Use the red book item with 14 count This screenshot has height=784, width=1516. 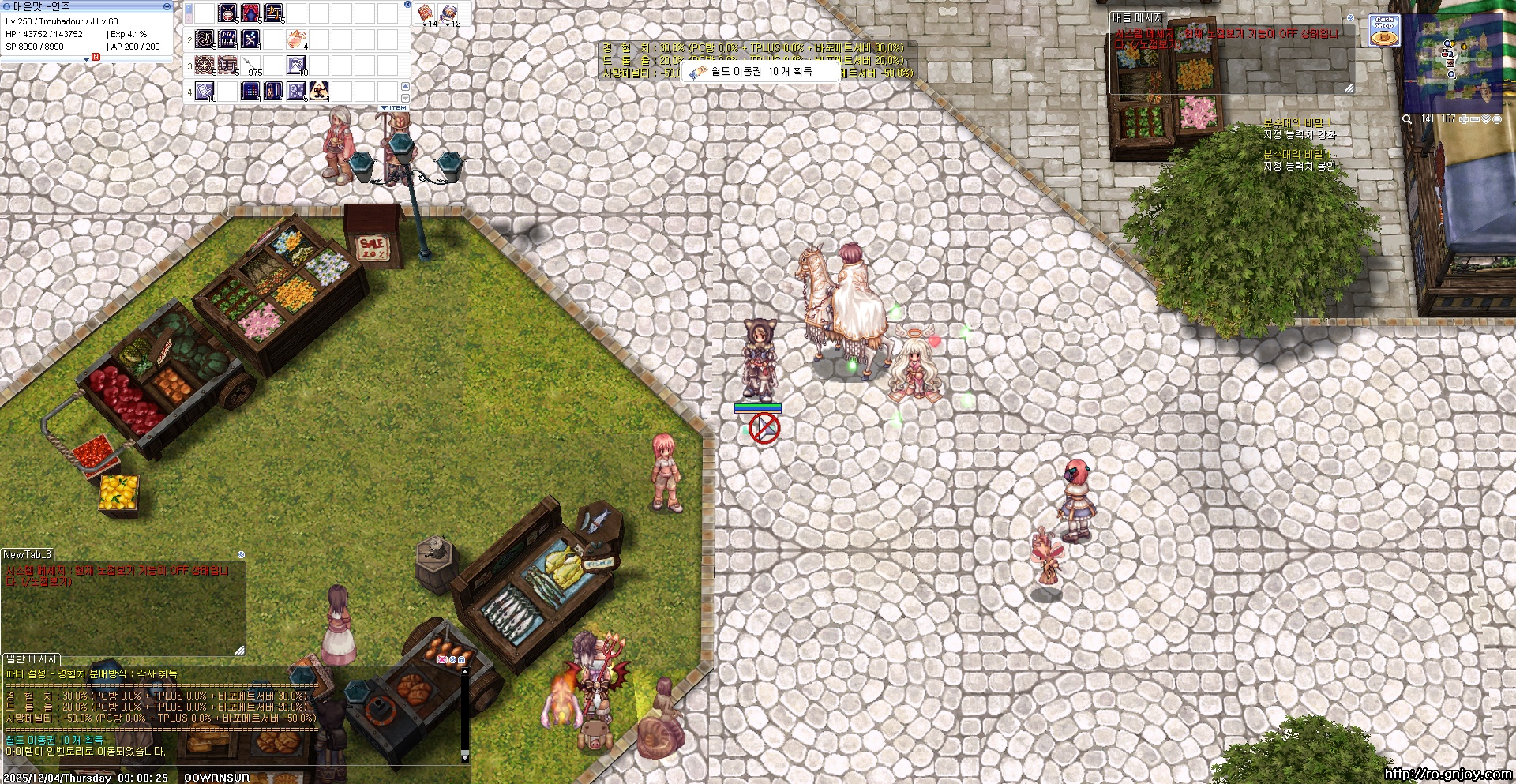pyautogui.click(x=426, y=13)
